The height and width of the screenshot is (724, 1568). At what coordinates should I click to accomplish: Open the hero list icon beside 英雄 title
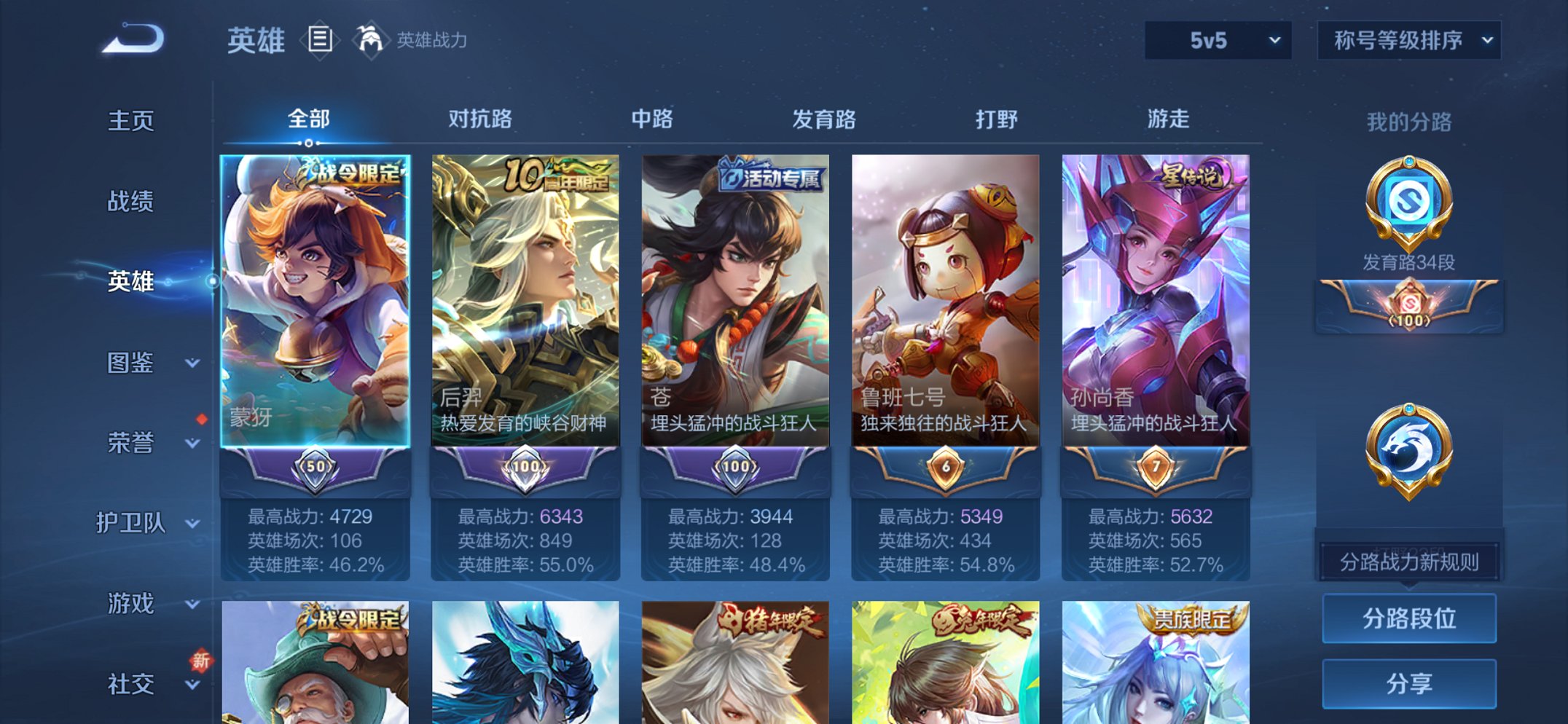pyautogui.click(x=318, y=40)
